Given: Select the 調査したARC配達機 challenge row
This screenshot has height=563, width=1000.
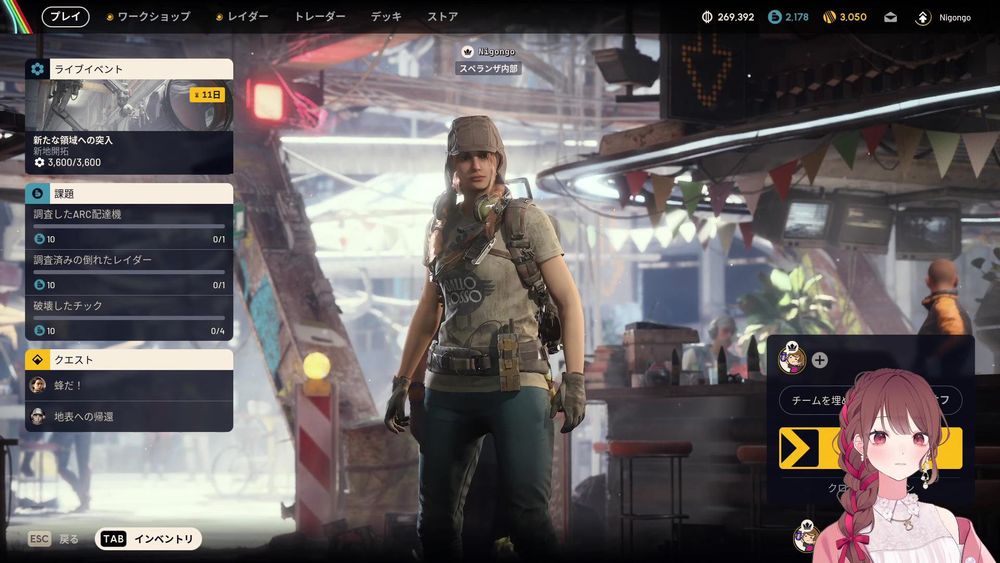Looking at the screenshot, I should [x=129, y=227].
